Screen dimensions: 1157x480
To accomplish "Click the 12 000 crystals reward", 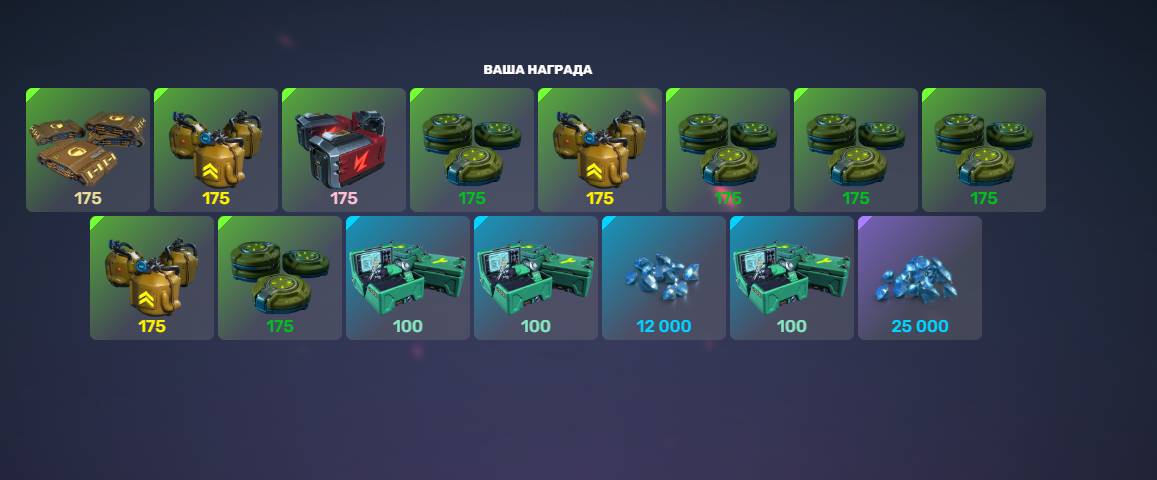I will [664, 277].
